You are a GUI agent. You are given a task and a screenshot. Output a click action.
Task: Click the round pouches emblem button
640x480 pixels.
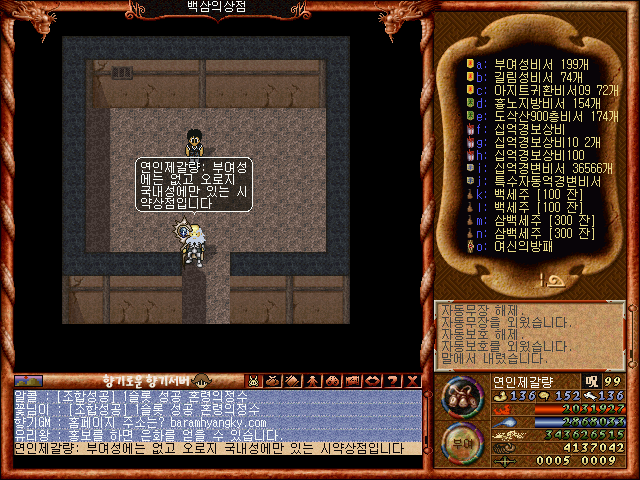[462, 397]
